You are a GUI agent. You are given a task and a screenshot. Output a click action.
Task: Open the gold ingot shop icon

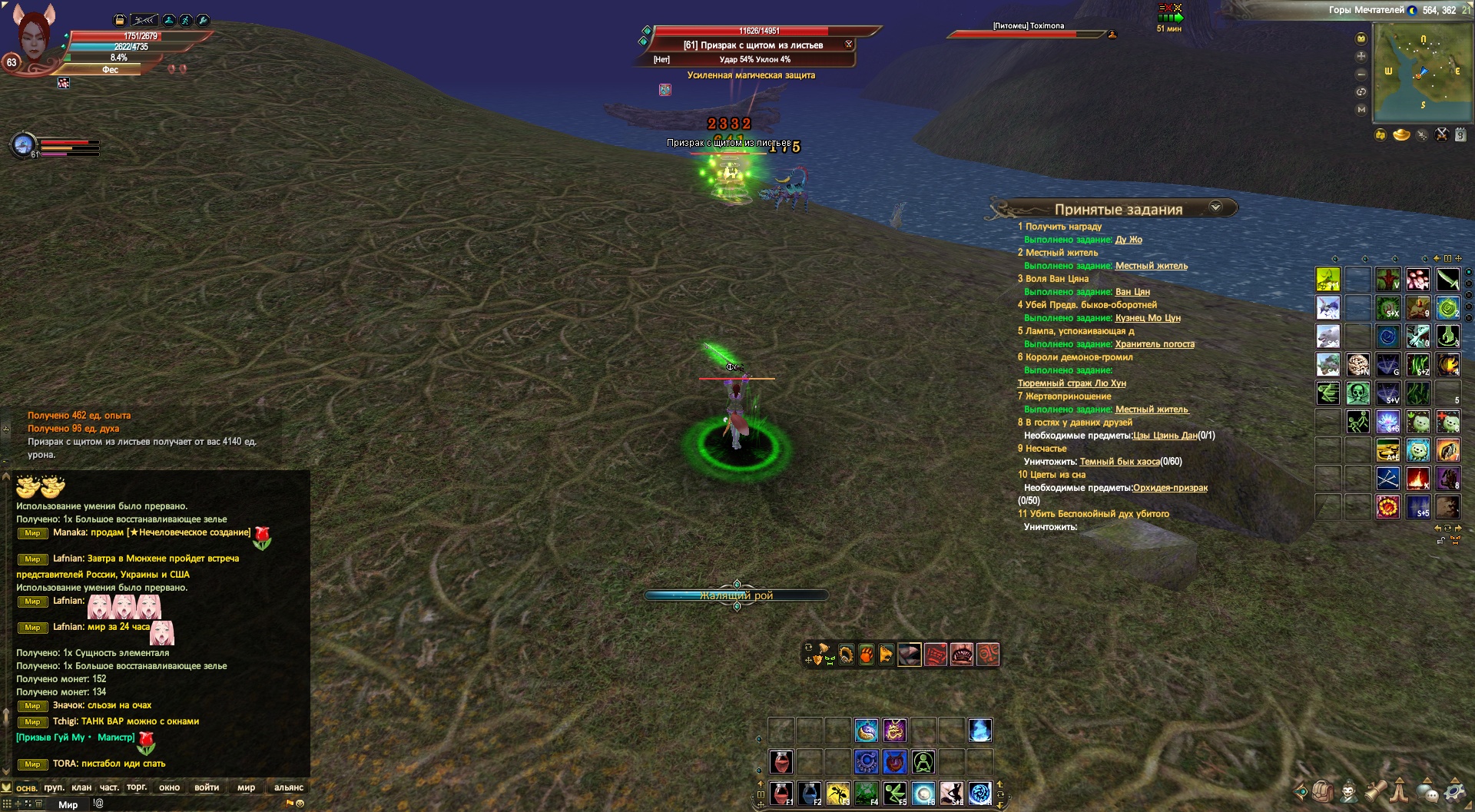click(1401, 135)
